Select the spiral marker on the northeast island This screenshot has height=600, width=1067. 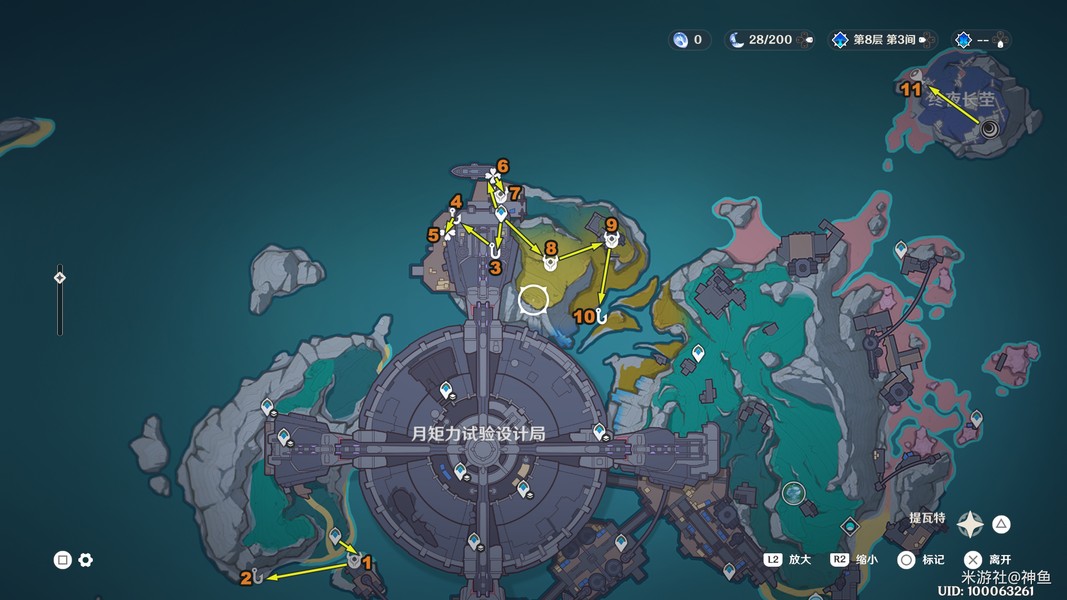pos(990,127)
